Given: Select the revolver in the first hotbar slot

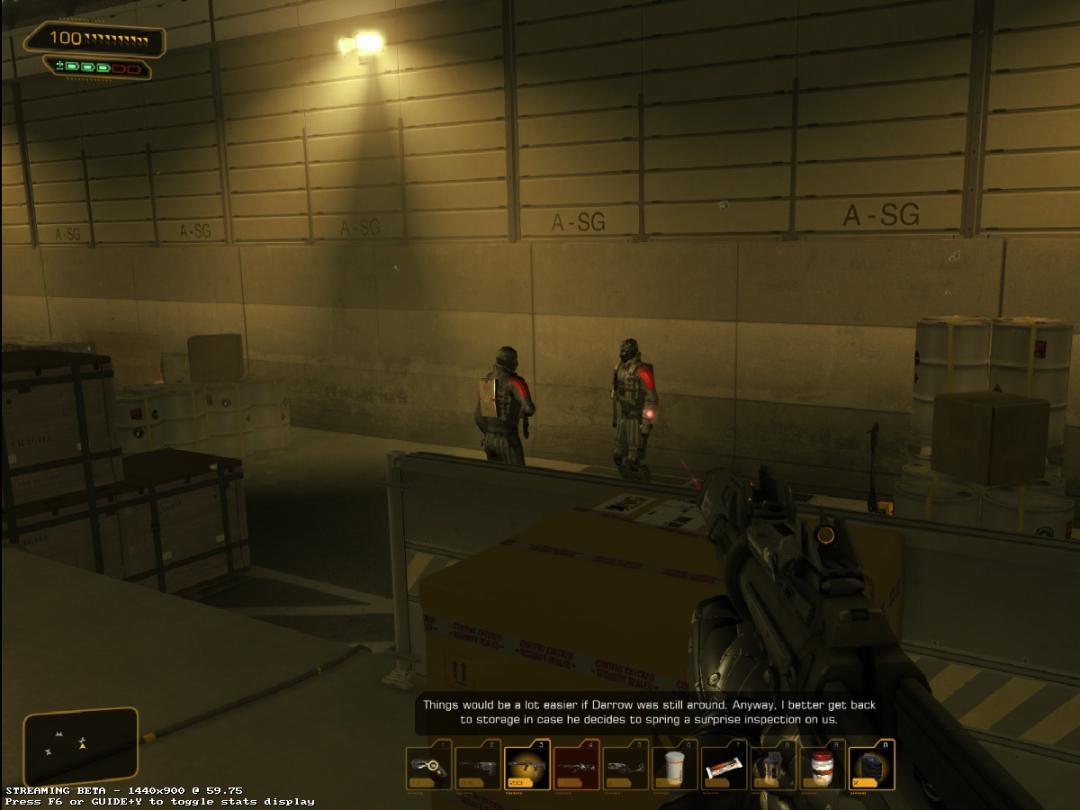Looking at the screenshot, I should [x=429, y=766].
